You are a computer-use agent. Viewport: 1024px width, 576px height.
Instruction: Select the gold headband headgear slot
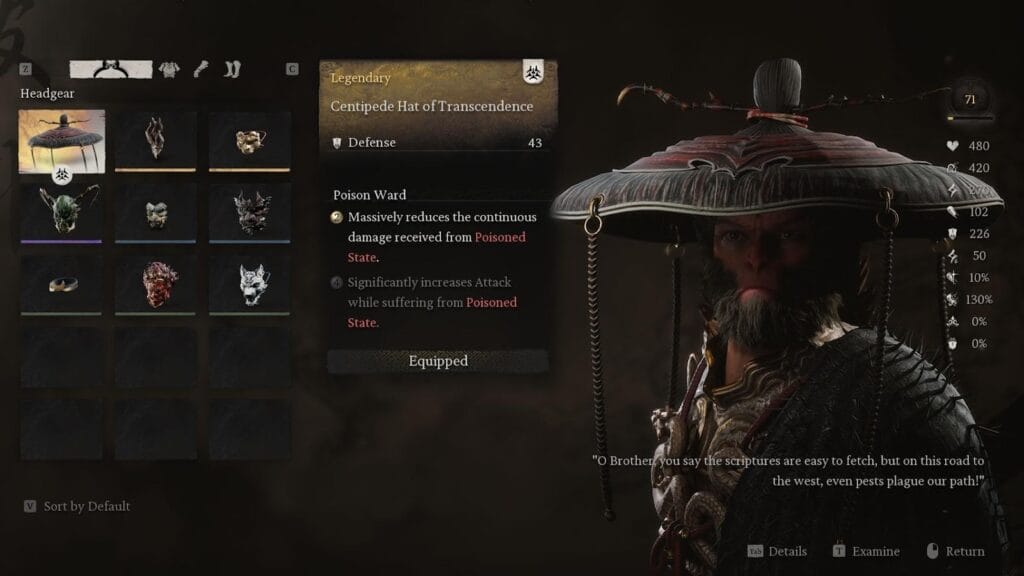click(x=61, y=283)
